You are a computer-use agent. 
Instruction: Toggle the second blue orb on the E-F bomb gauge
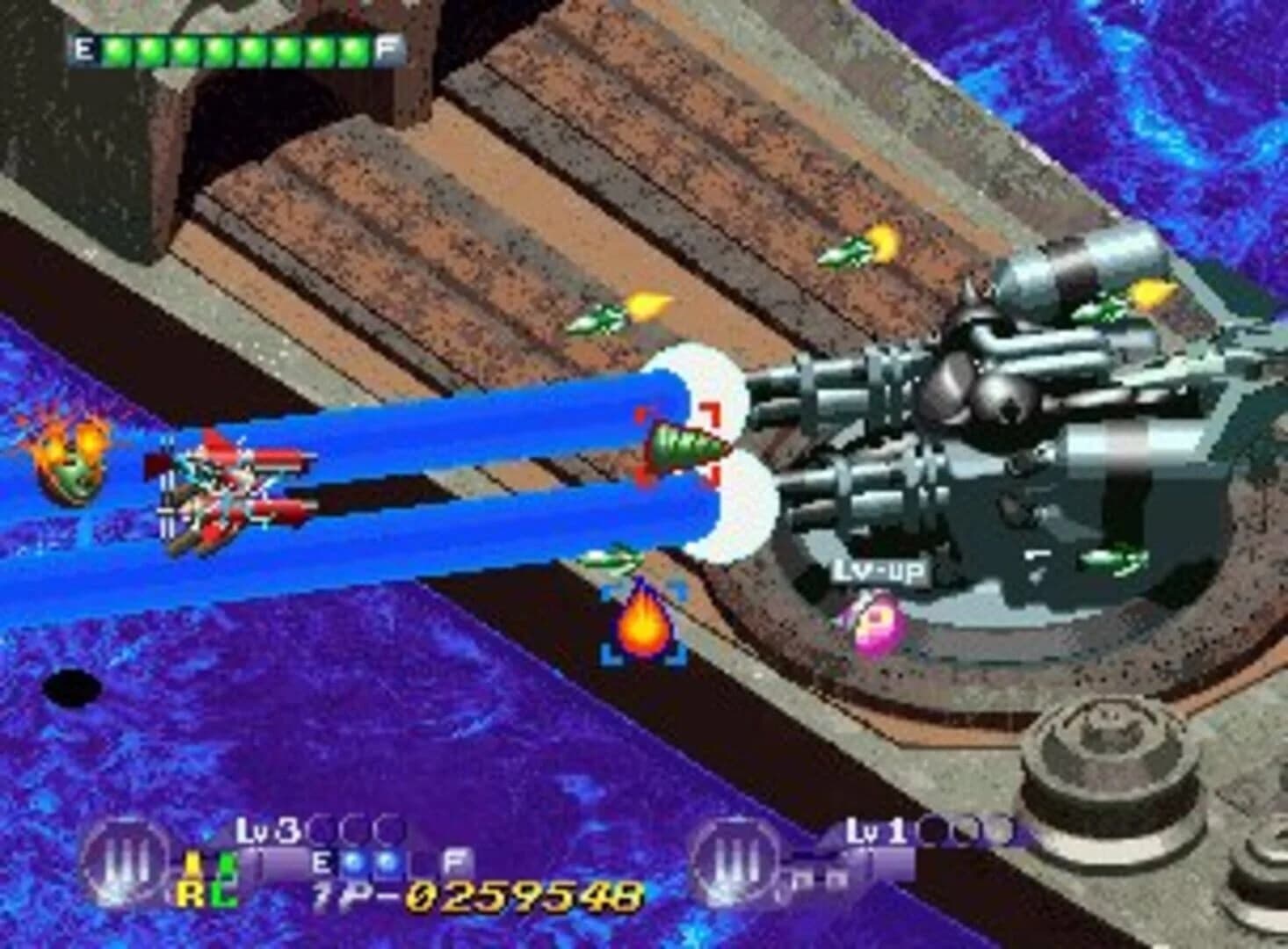(387, 861)
